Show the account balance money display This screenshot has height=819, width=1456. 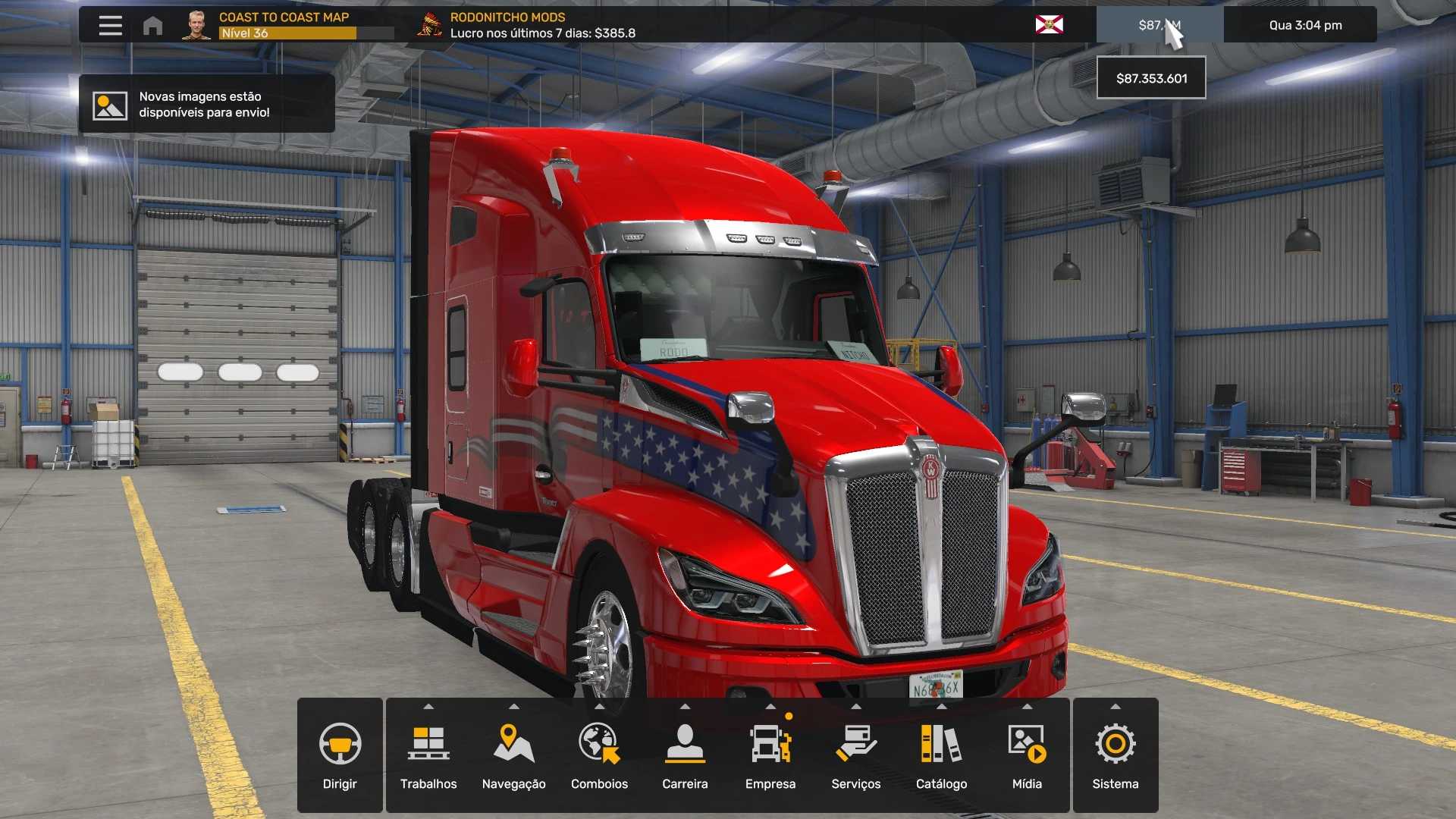[x=1159, y=25]
